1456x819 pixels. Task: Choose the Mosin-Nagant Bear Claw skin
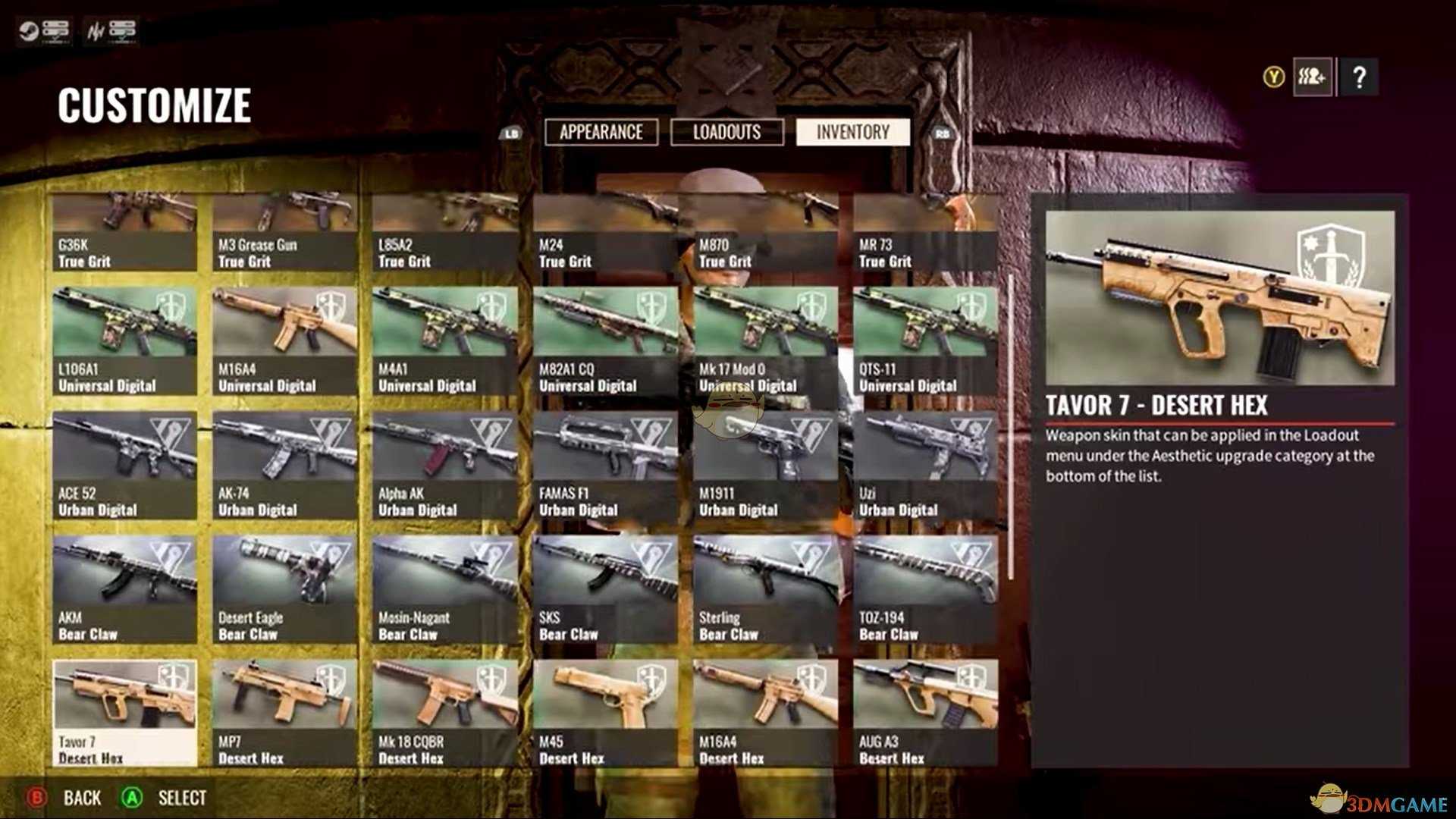pos(445,588)
